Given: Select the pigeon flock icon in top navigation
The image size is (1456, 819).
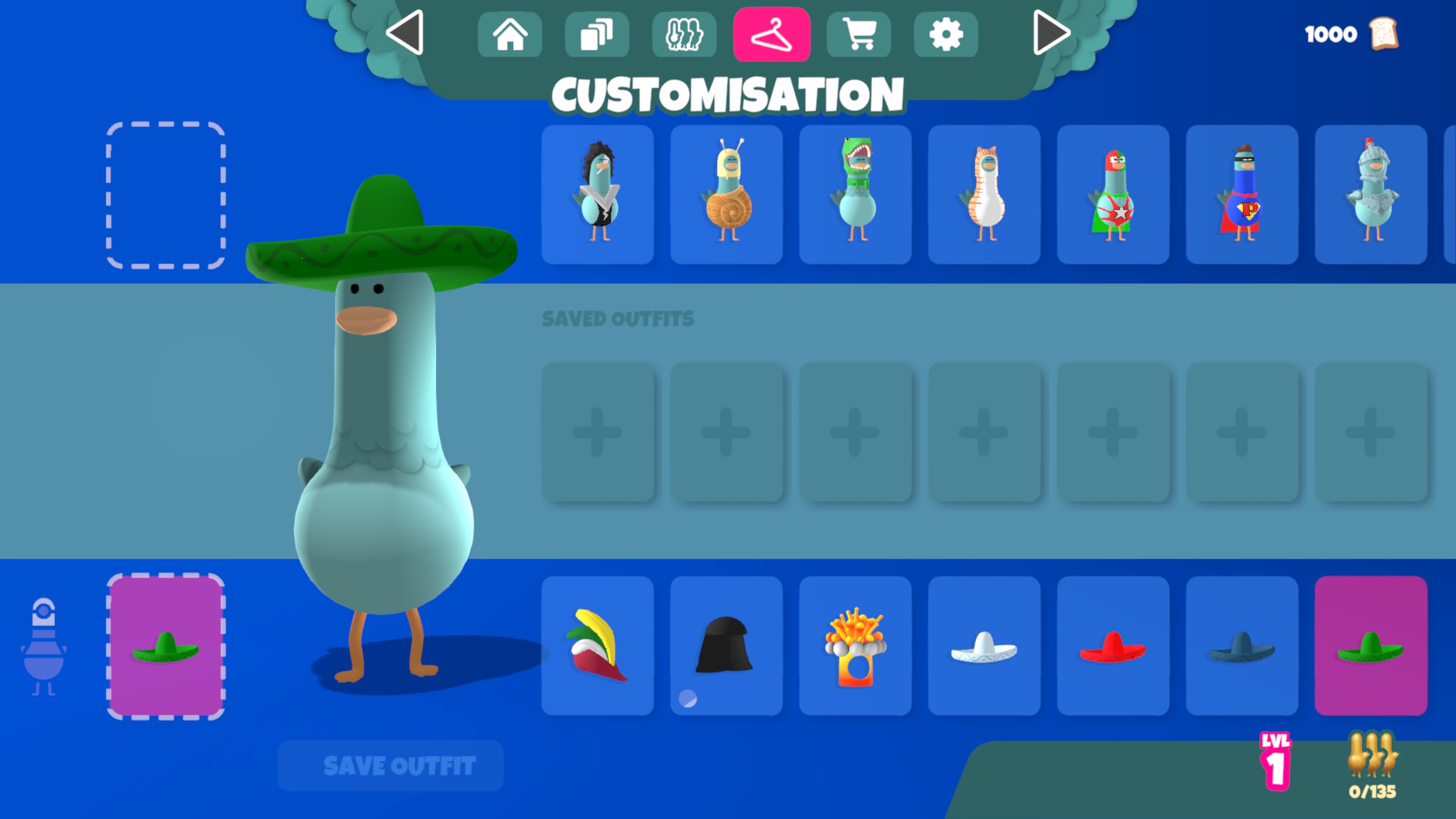Looking at the screenshot, I should [x=684, y=35].
